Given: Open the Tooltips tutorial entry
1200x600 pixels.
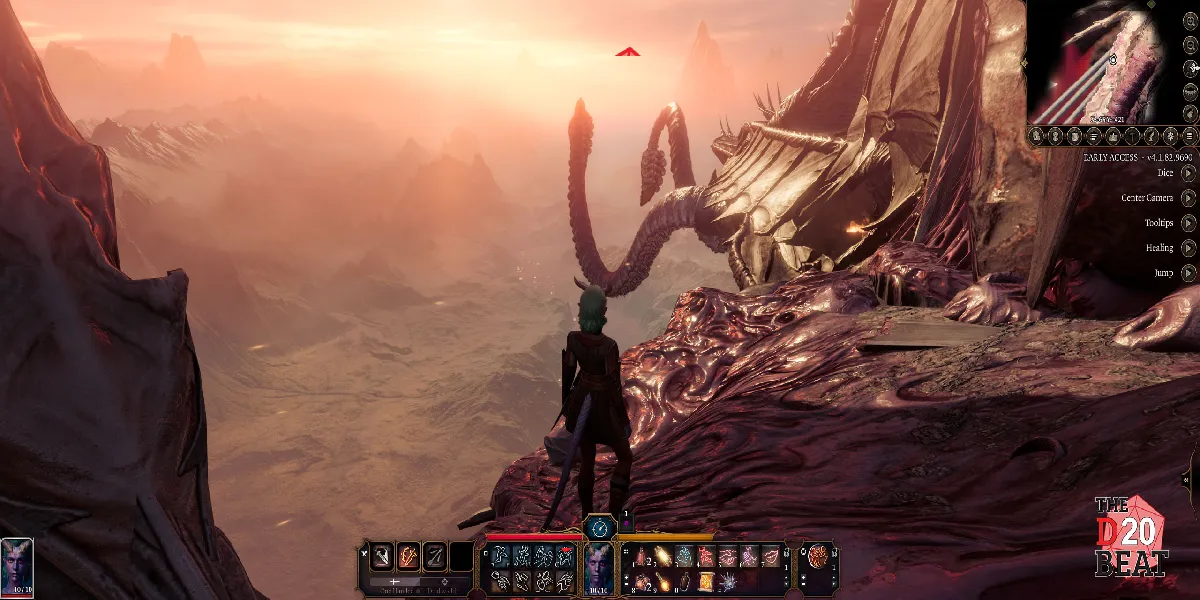Looking at the screenshot, I should (x=1188, y=222).
